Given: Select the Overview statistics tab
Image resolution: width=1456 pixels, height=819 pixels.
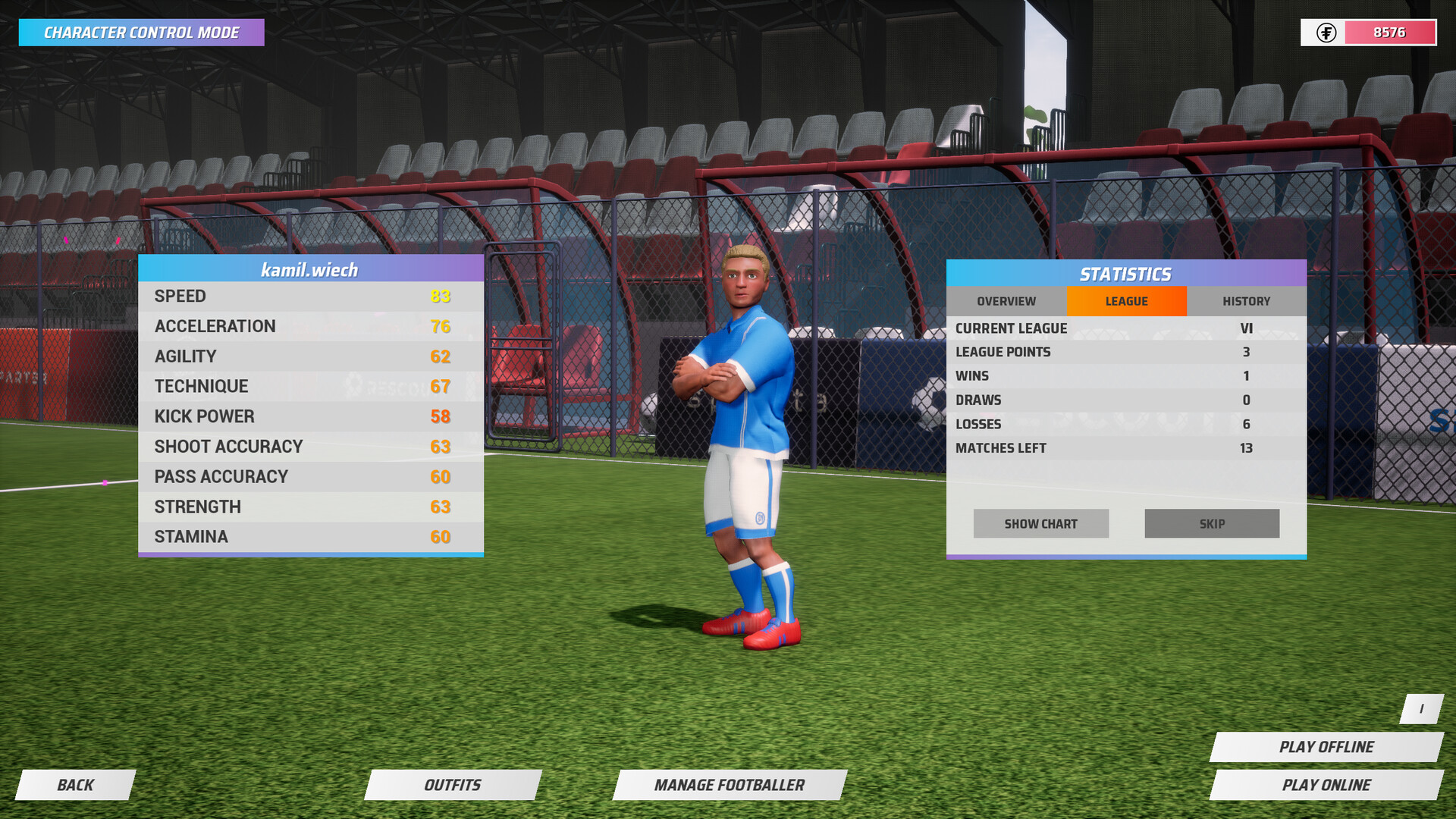Looking at the screenshot, I should coord(1006,301).
